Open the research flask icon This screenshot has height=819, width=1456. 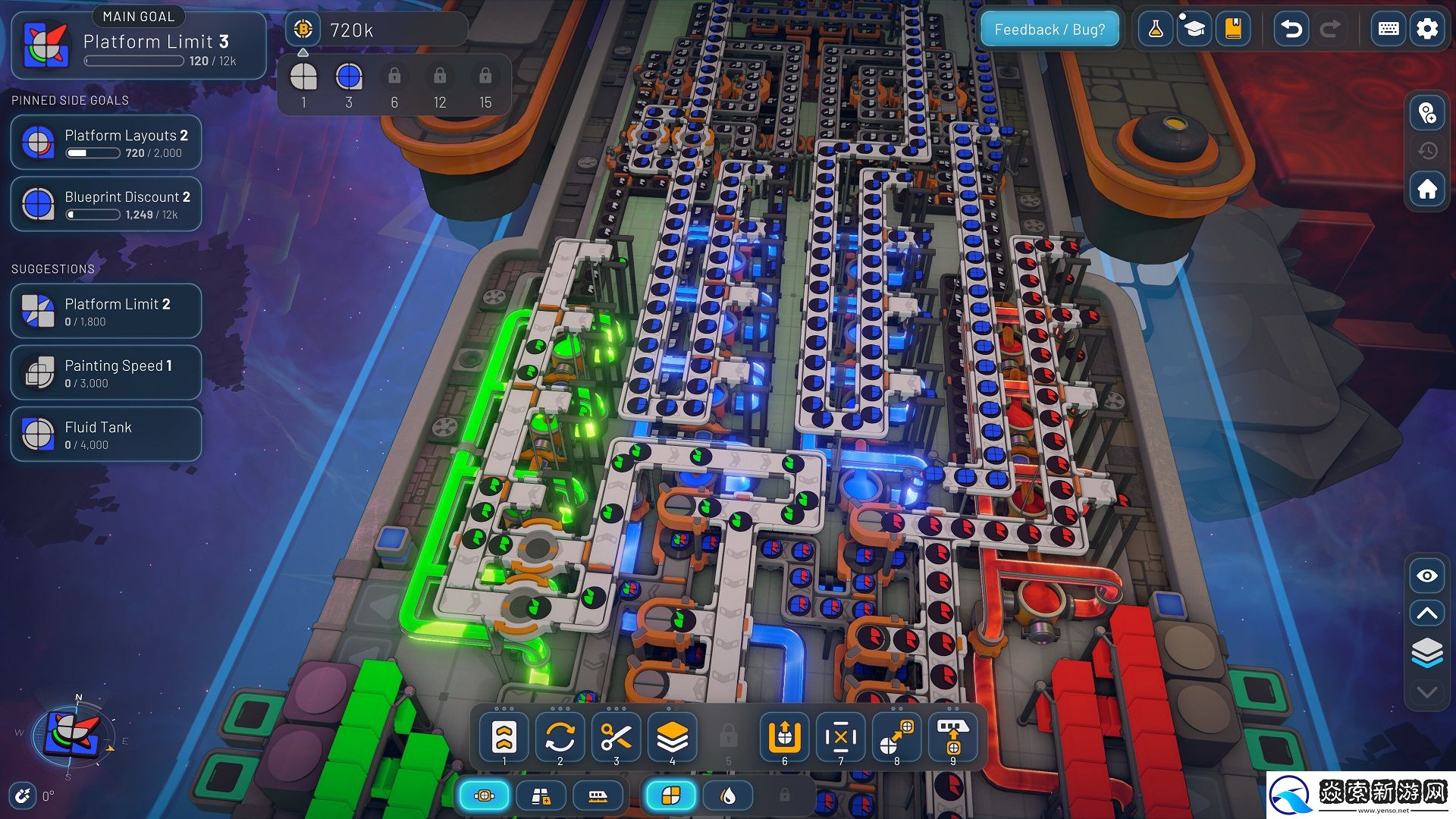(x=1155, y=30)
